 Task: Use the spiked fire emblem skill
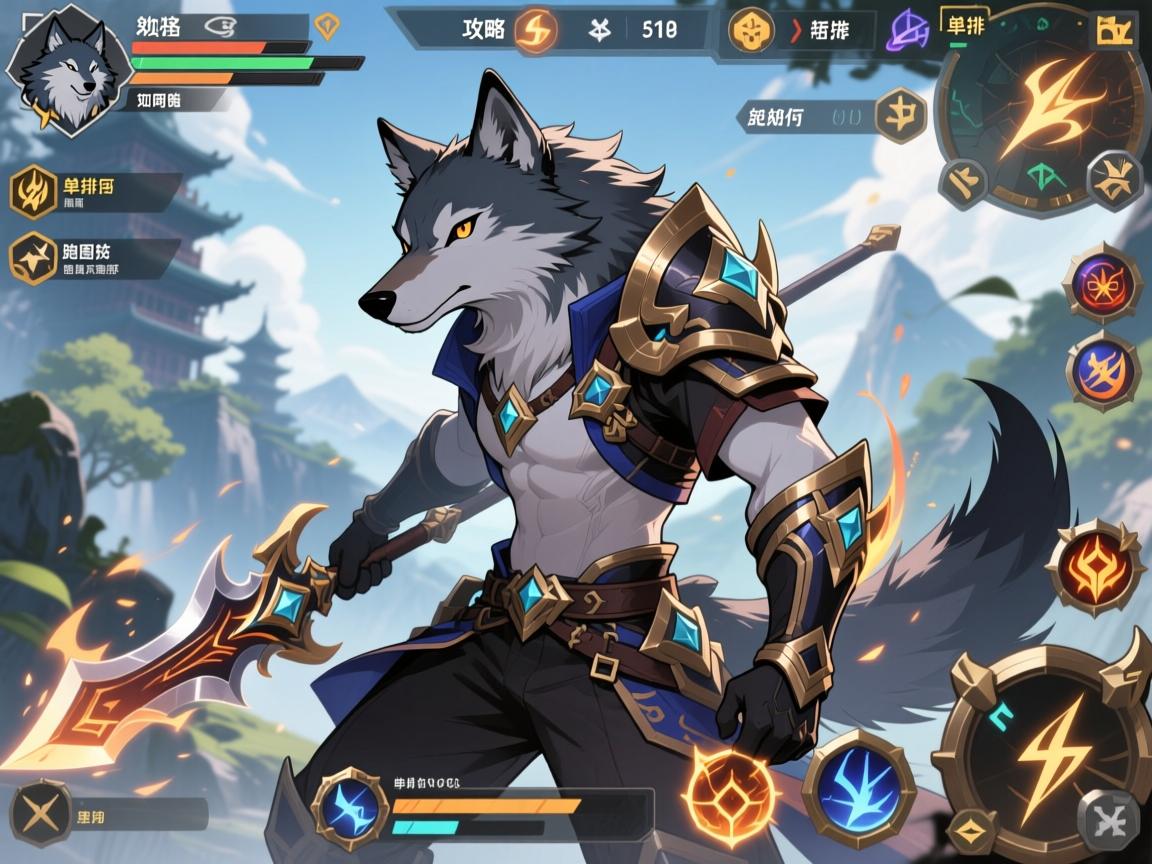1095,566
